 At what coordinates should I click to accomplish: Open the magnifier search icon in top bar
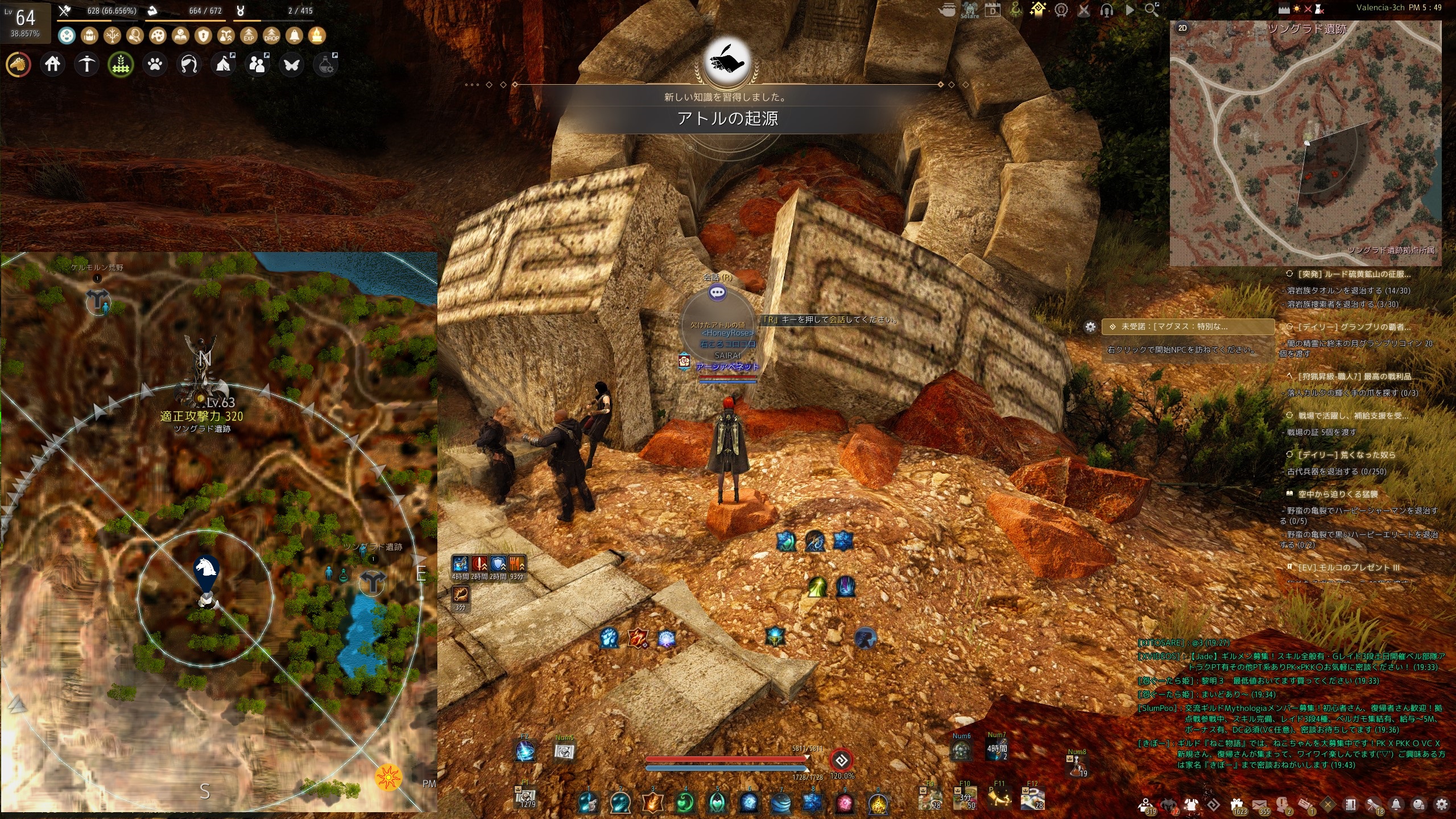coord(1151,10)
